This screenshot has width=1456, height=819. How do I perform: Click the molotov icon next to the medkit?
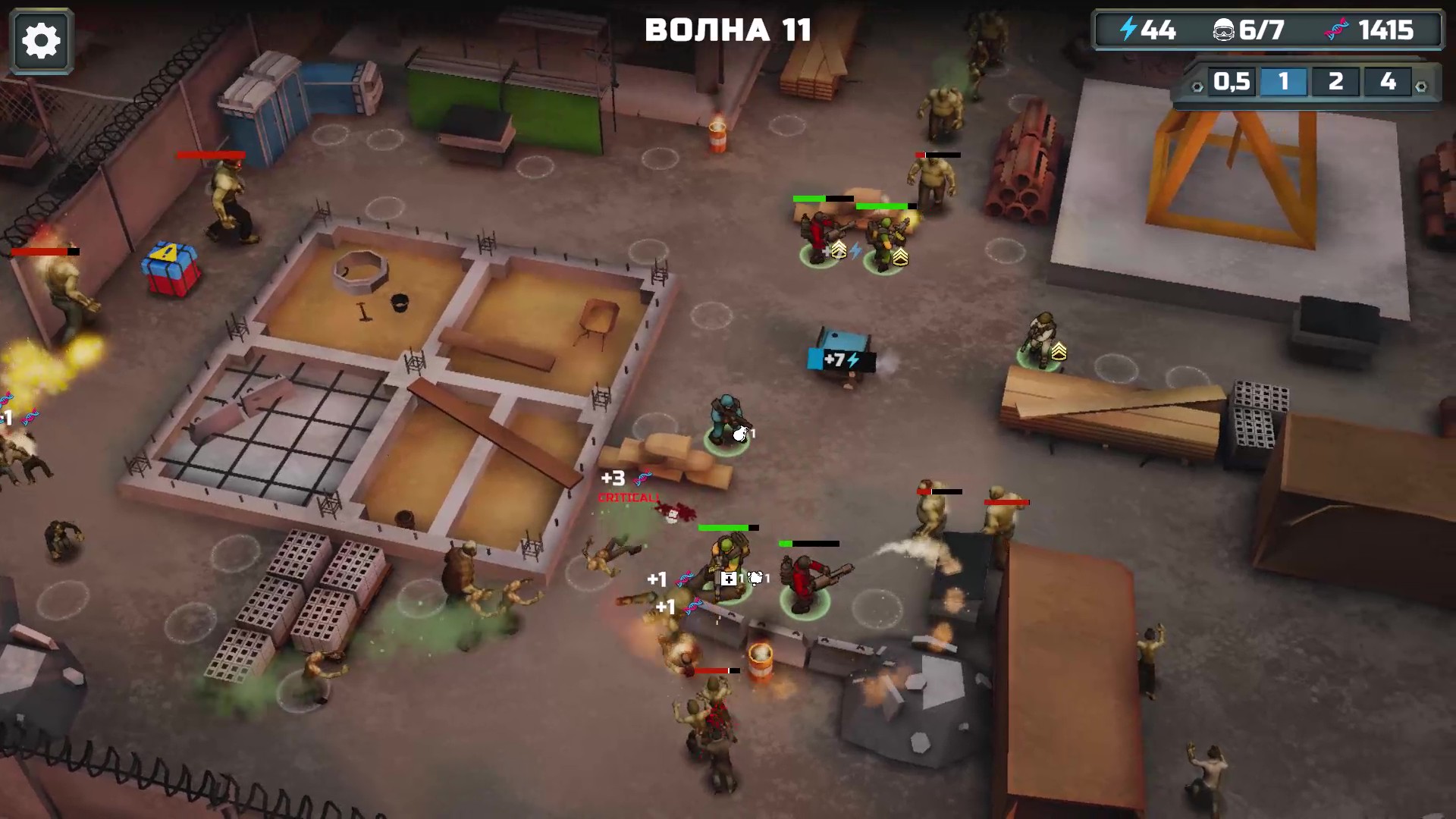click(755, 577)
